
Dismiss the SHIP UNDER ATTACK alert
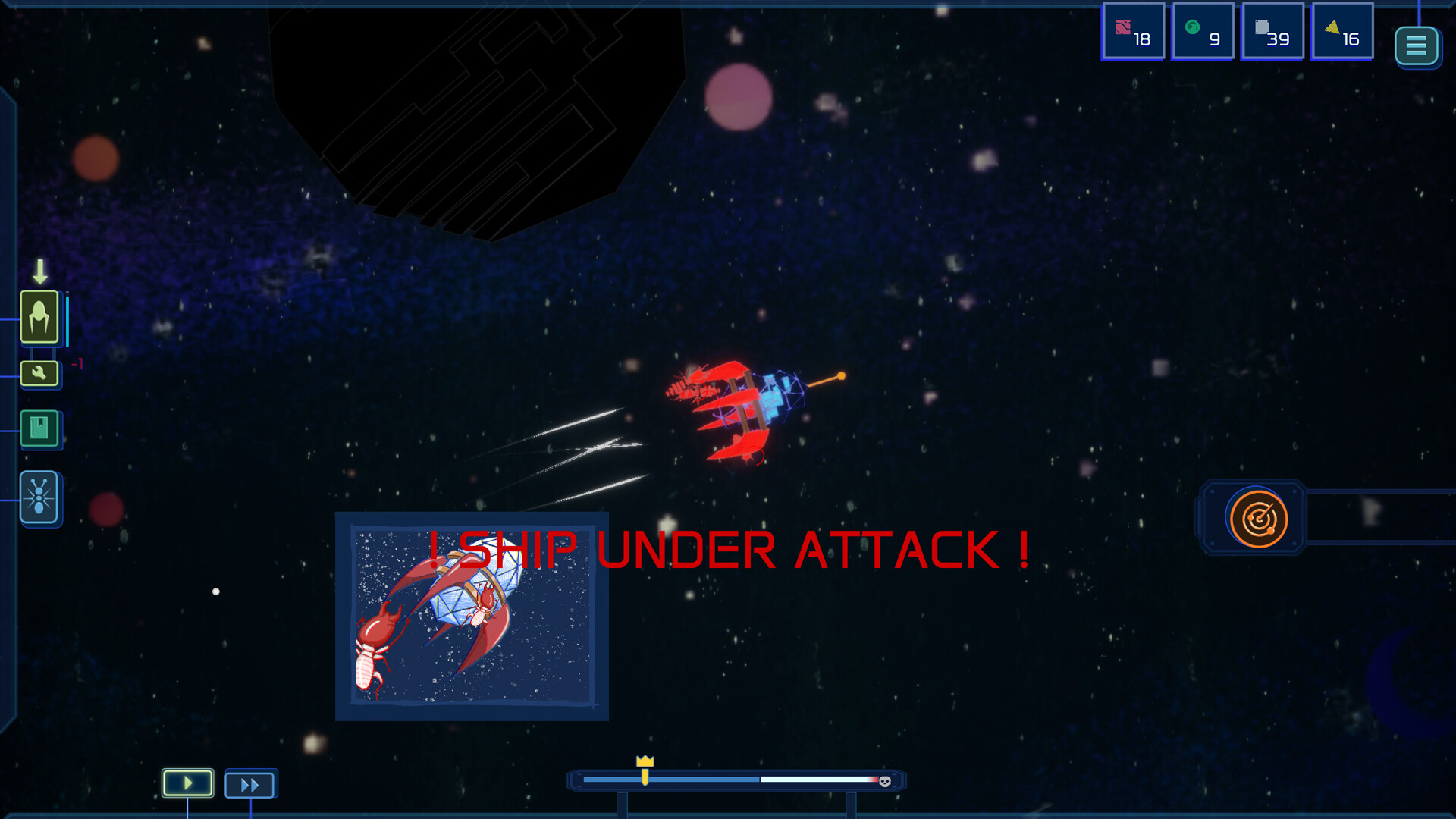730,548
